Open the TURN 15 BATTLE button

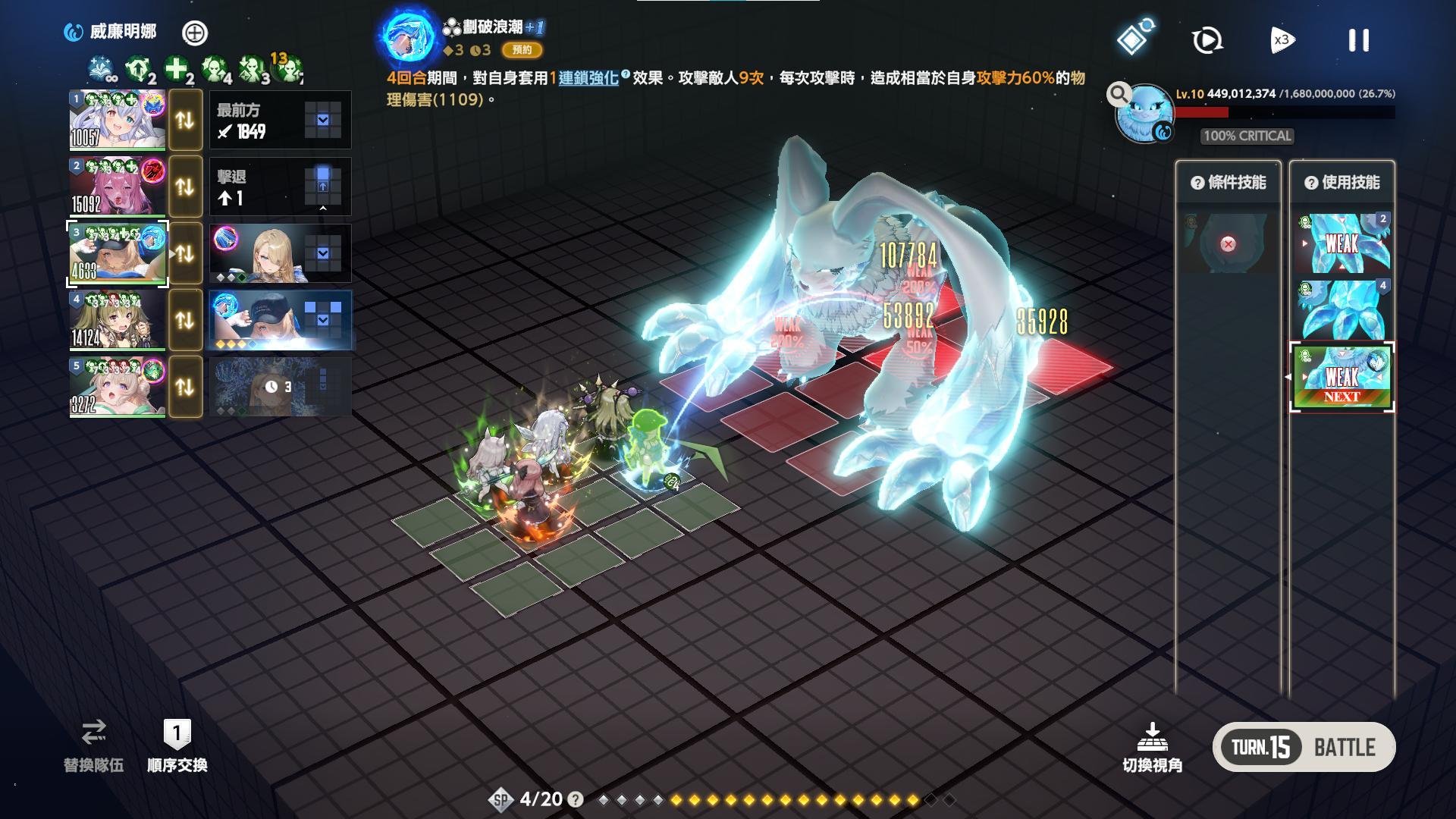(x=1304, y=747)
